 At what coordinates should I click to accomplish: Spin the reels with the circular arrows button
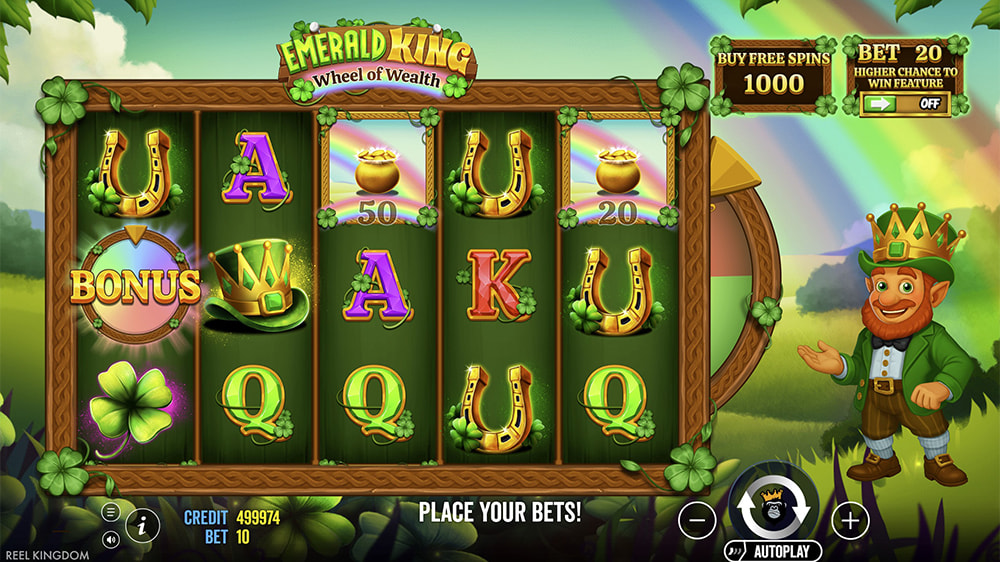pyautogui.click(x=773, y=505)
